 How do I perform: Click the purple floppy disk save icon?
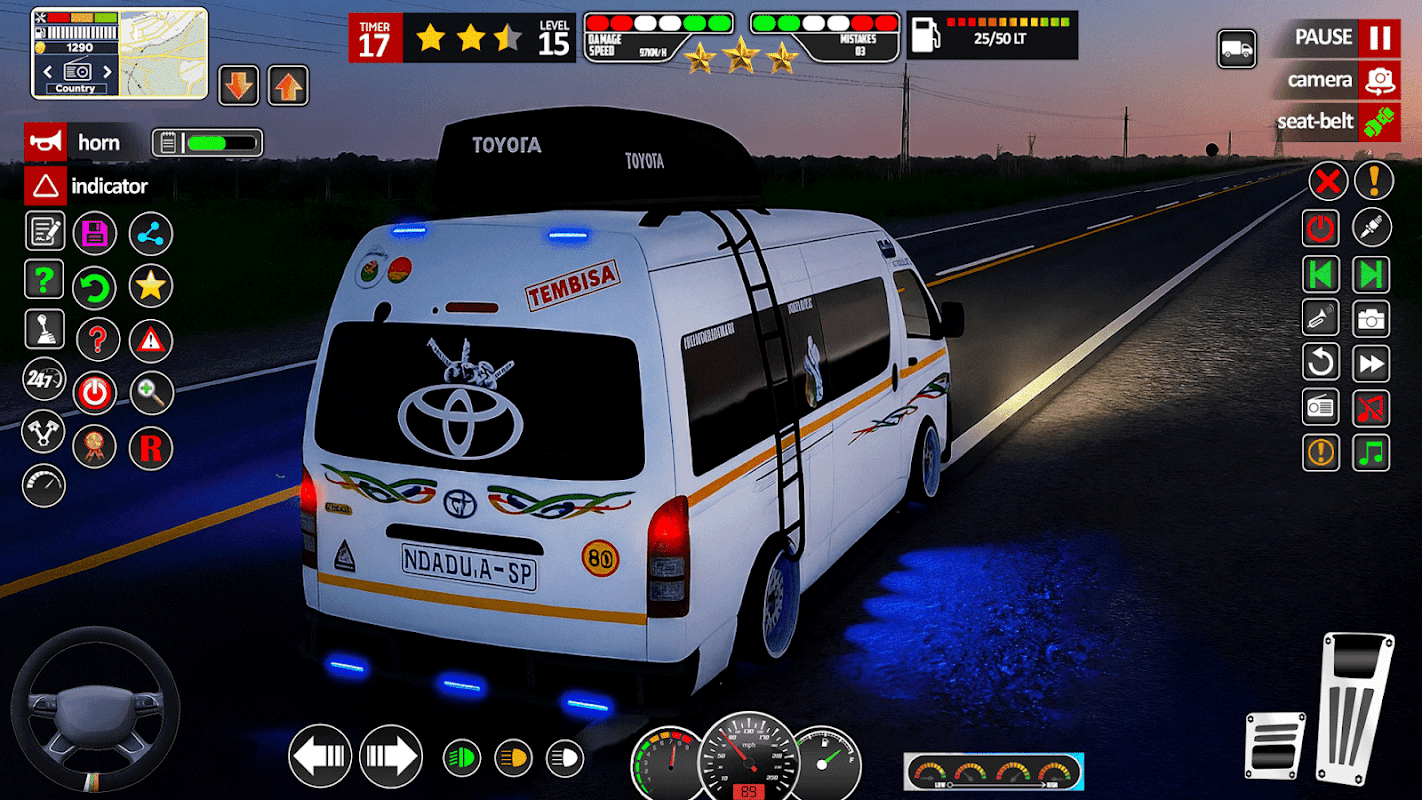pyautogui.click(x=95, y=234)
